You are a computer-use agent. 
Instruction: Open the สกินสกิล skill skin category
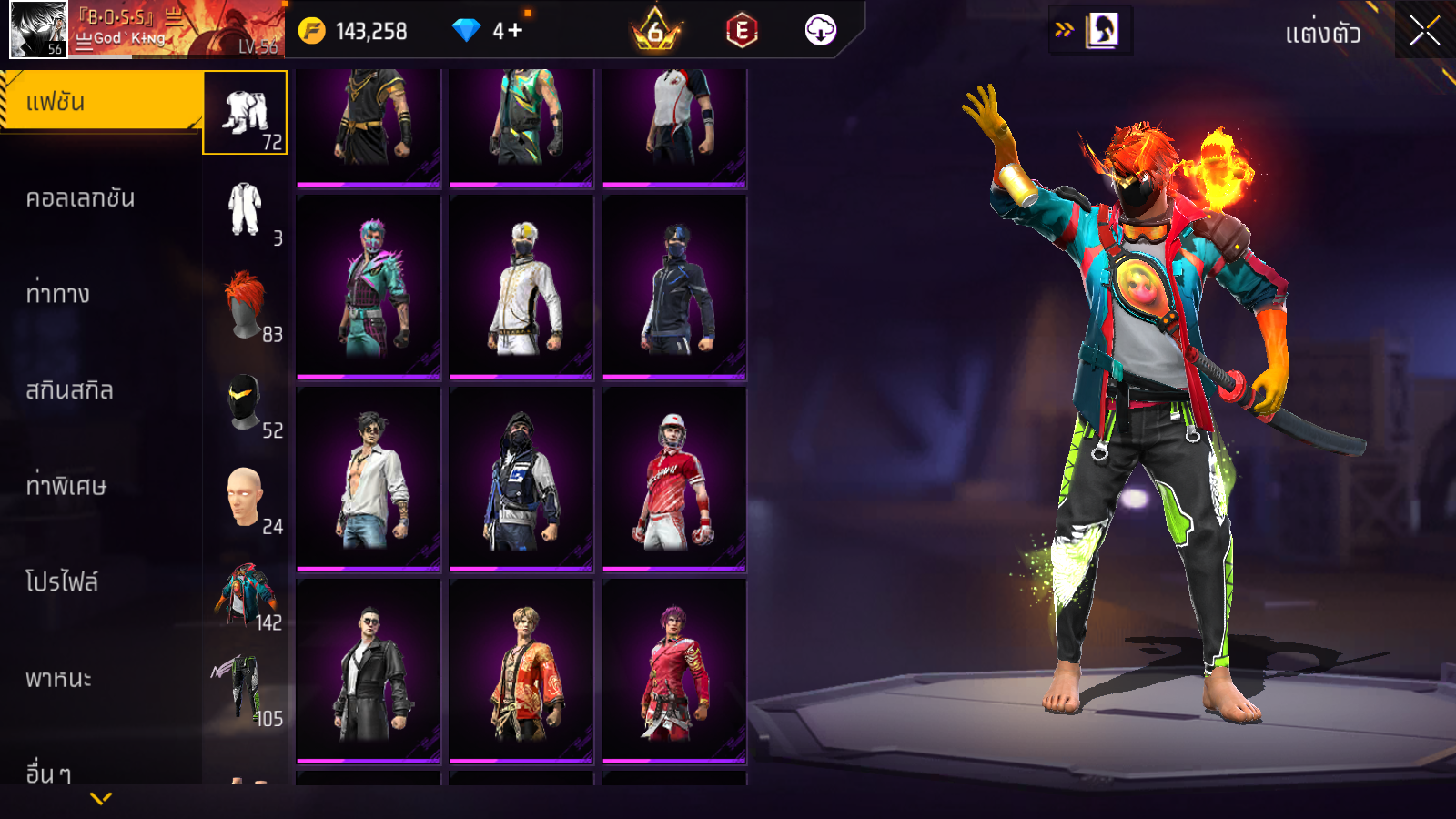pyautogui.click(x=70, y=390)
